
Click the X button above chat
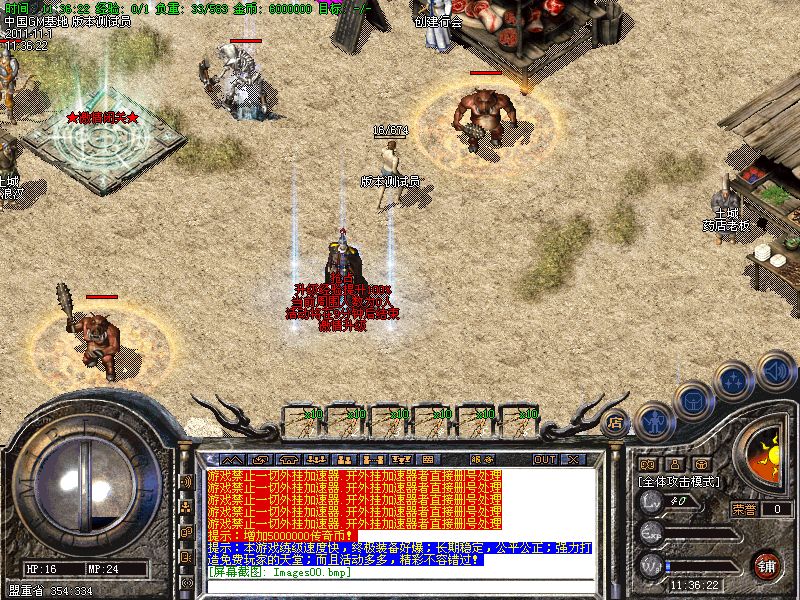[573, 460]
